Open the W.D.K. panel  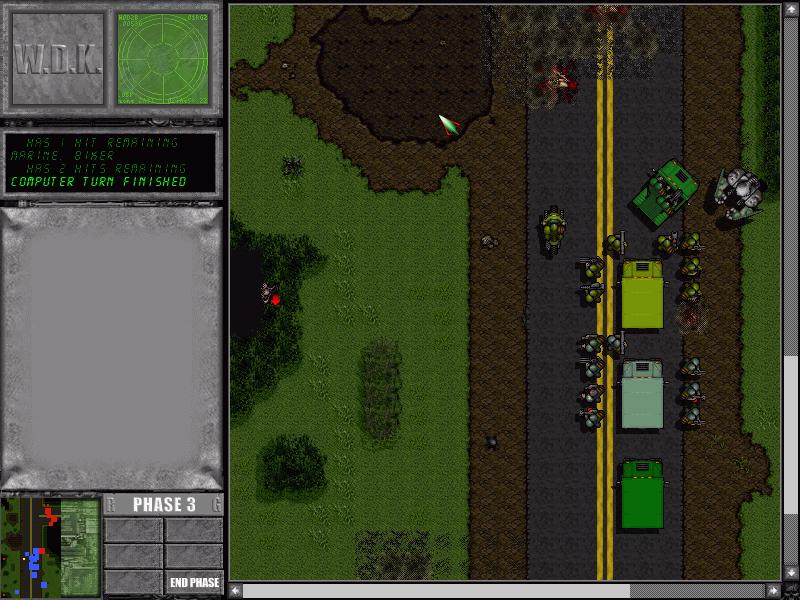[x=57, y=59]
